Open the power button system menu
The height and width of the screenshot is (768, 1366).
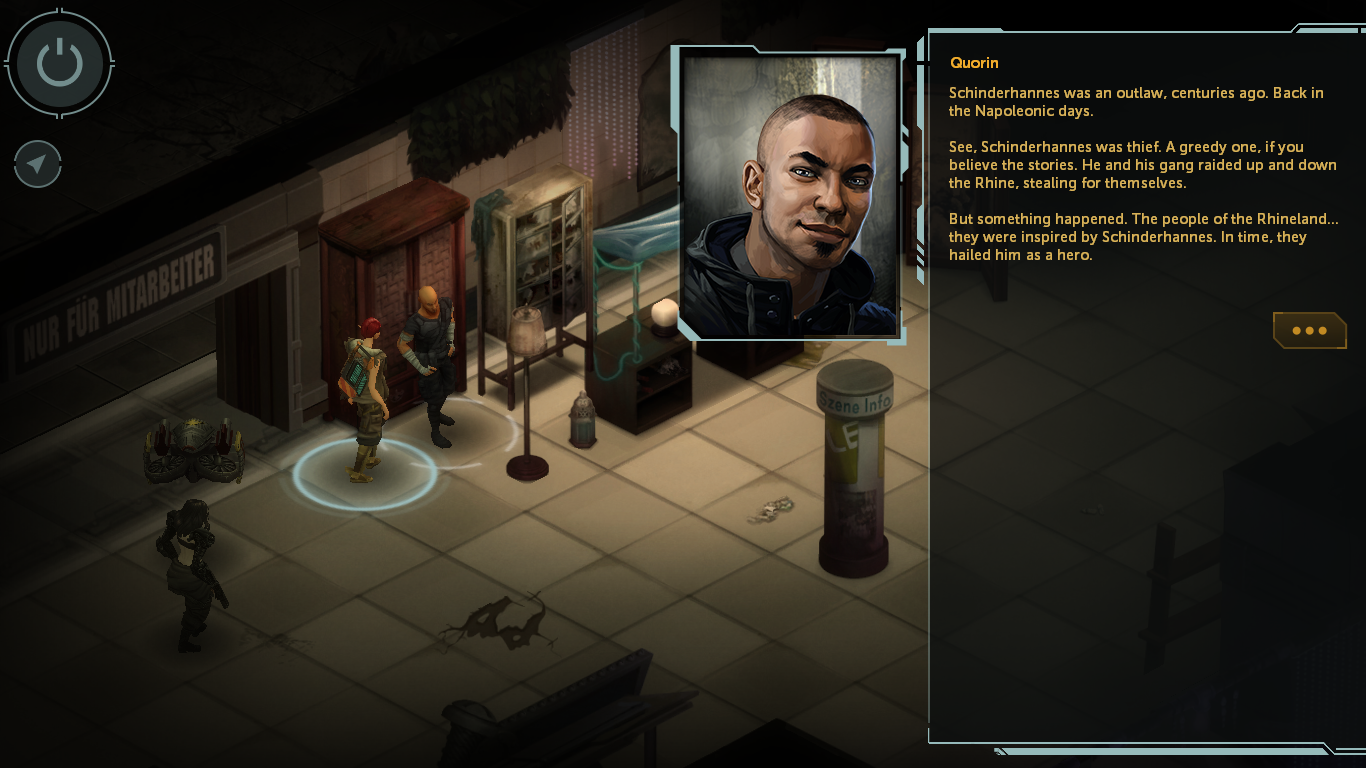point(60,63)
